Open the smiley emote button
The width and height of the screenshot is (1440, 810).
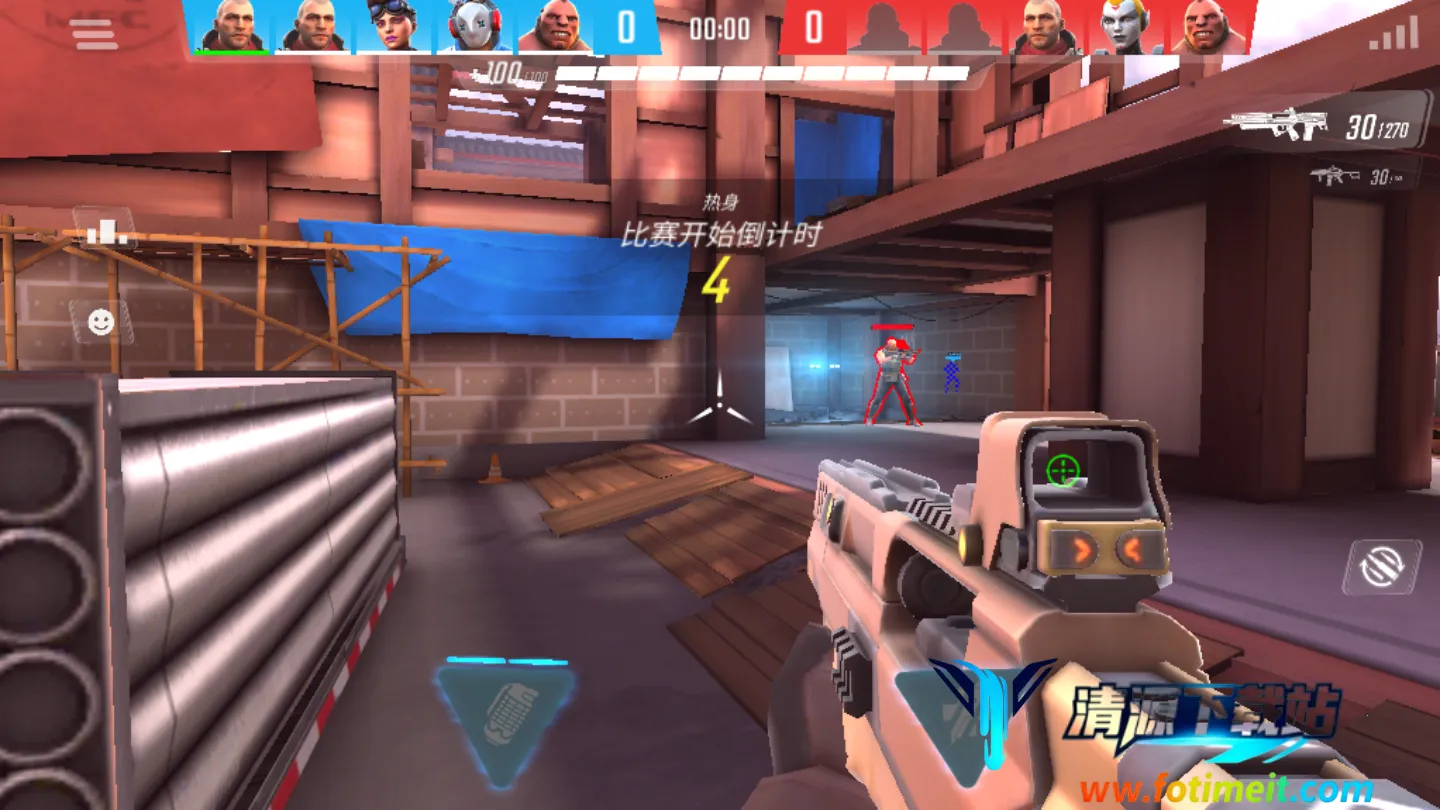tap(100, 321)
